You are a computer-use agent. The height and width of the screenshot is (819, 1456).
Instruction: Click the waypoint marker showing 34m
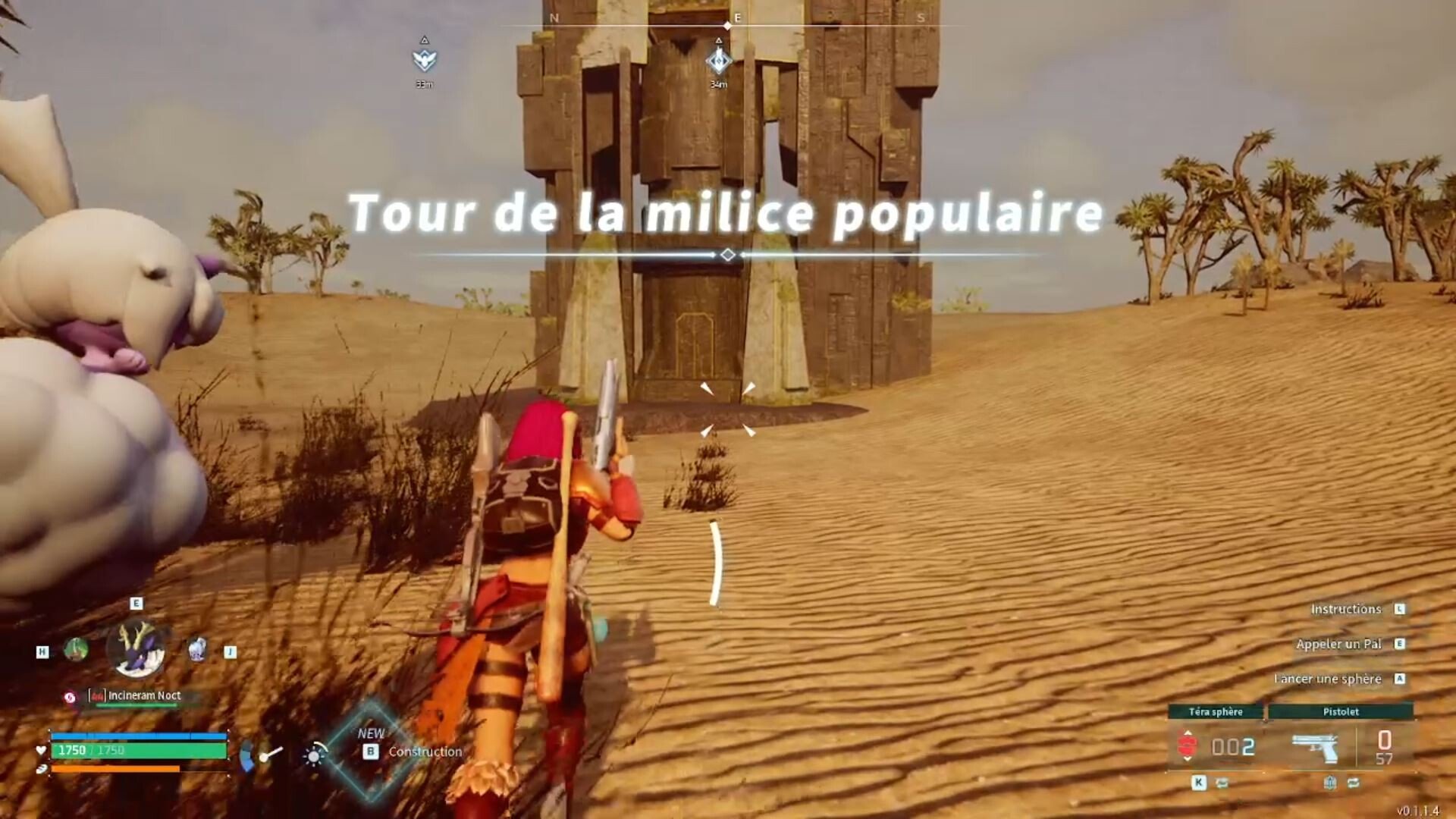pyautogui.click(x=718, y=59)
